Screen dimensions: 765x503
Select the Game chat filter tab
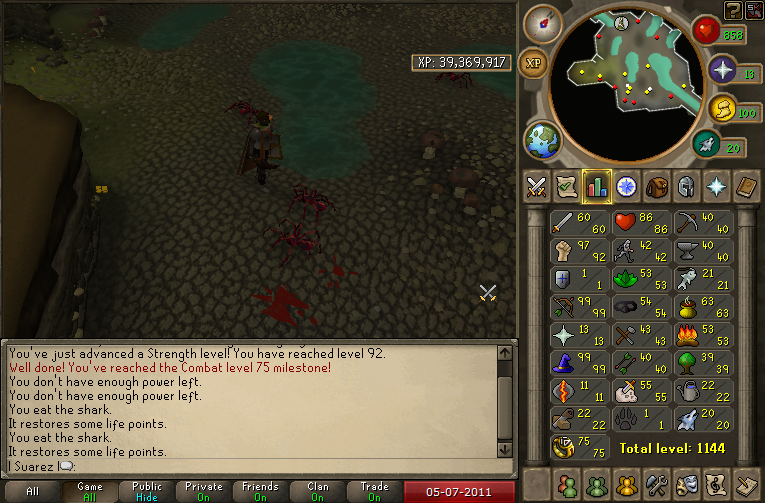pos(90,491)
